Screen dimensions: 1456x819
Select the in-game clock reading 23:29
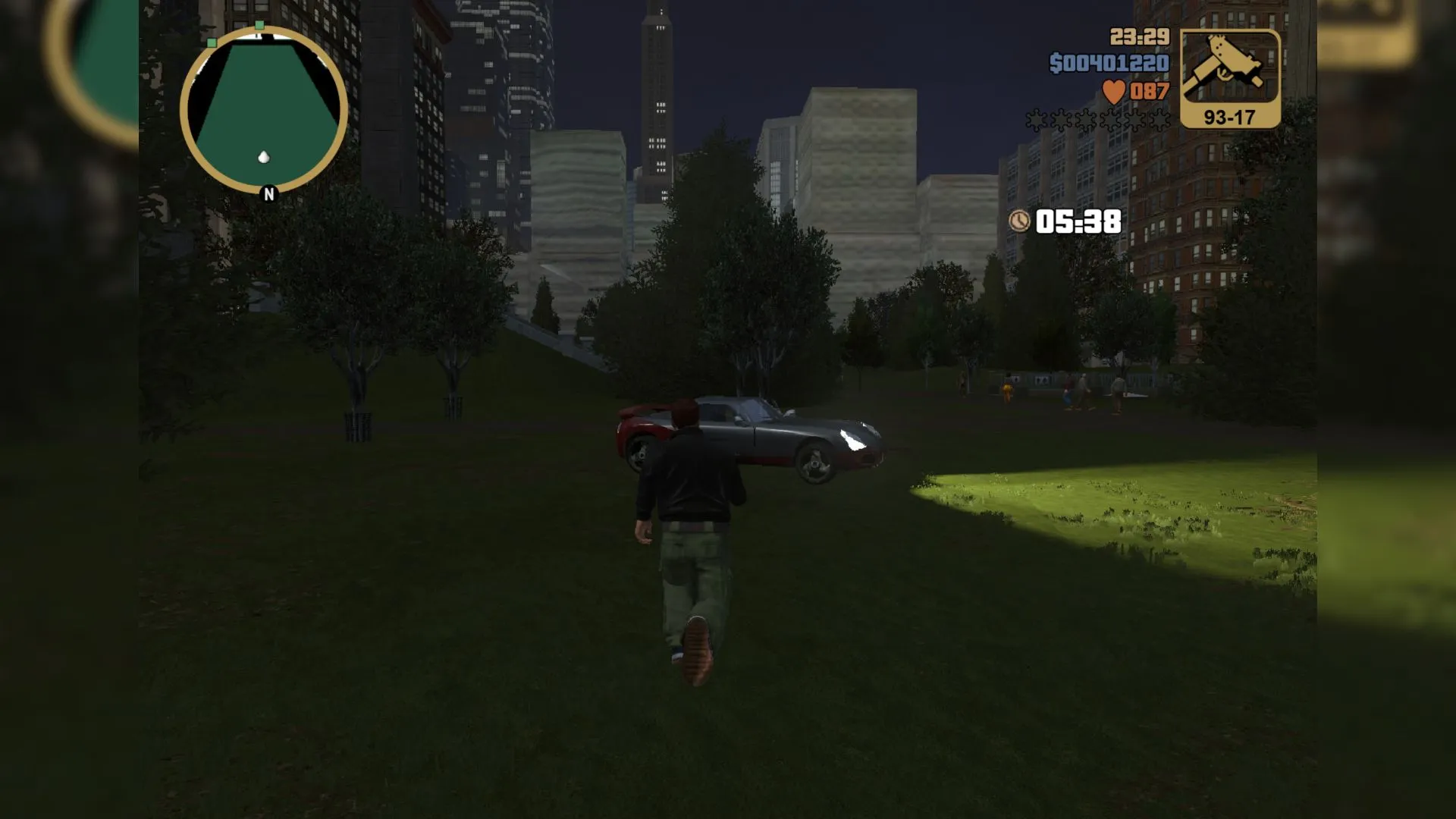click(1139, 36)
